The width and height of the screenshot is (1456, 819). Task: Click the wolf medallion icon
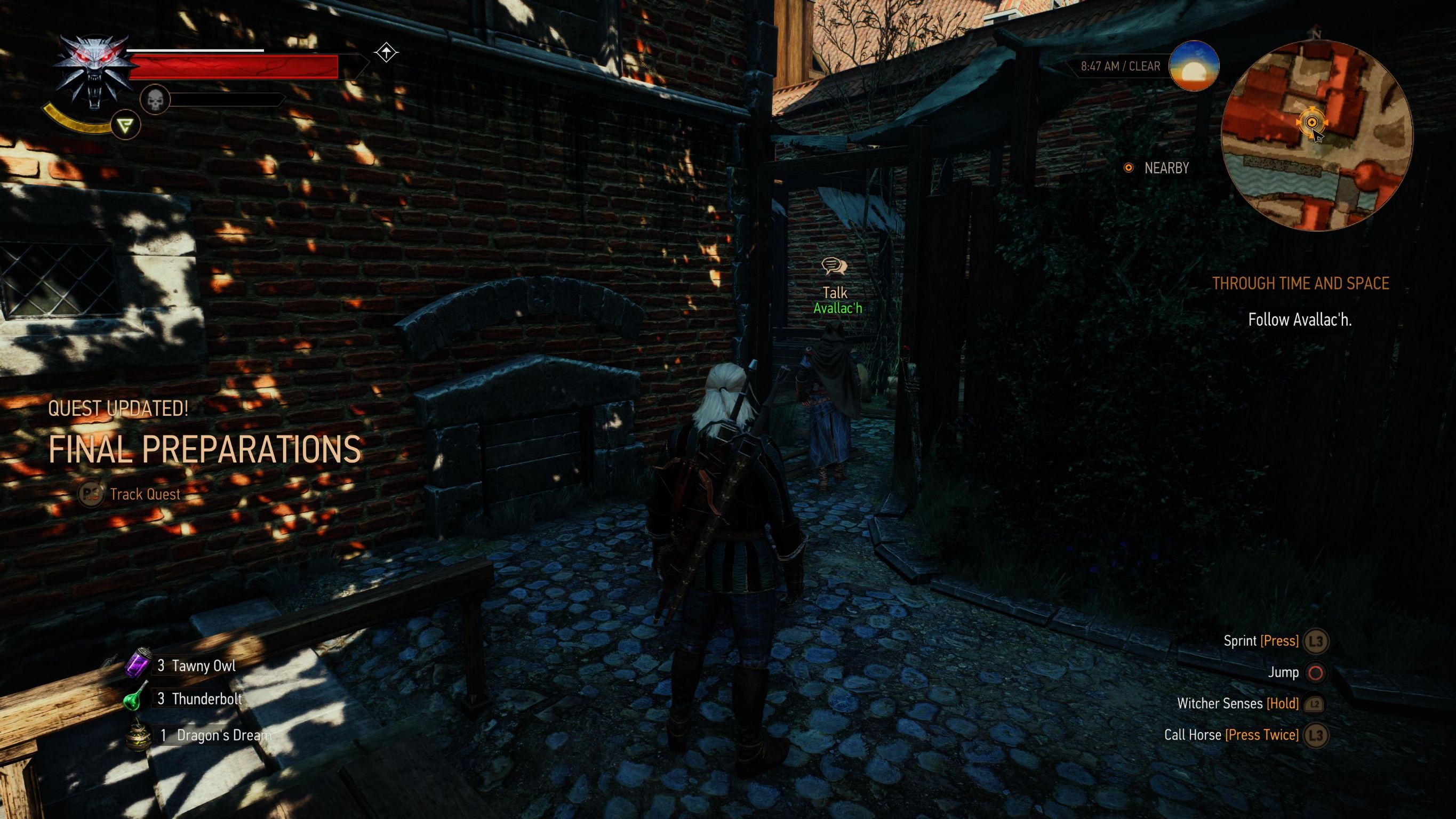(94, 71)
